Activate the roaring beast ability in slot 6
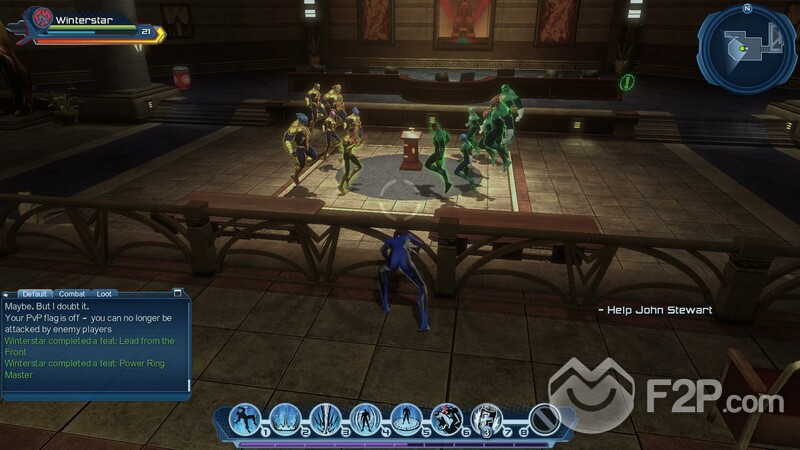Image resolution: width=800 pixels, height=450 pixels. (x=446, y=418)
